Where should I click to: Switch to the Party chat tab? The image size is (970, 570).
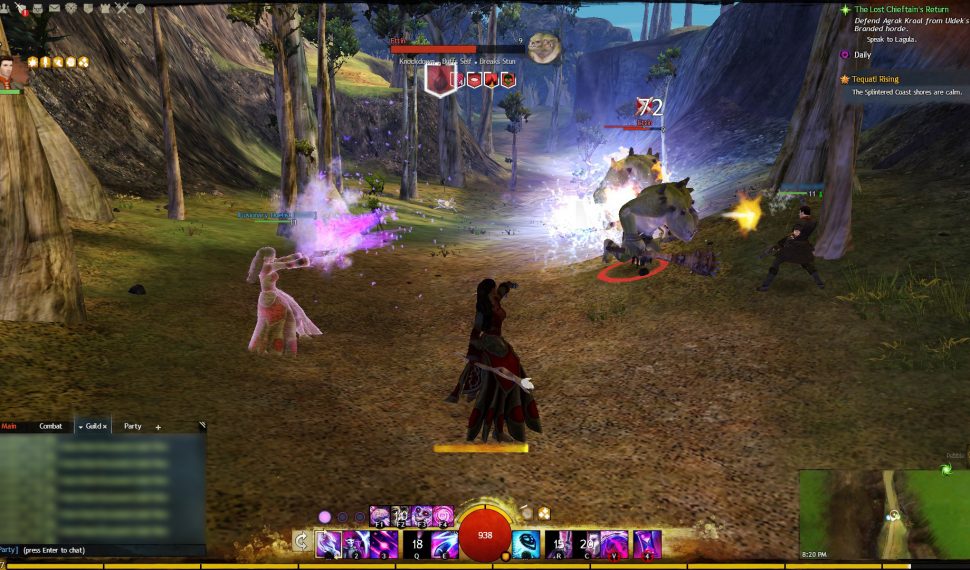click(132, 426)
